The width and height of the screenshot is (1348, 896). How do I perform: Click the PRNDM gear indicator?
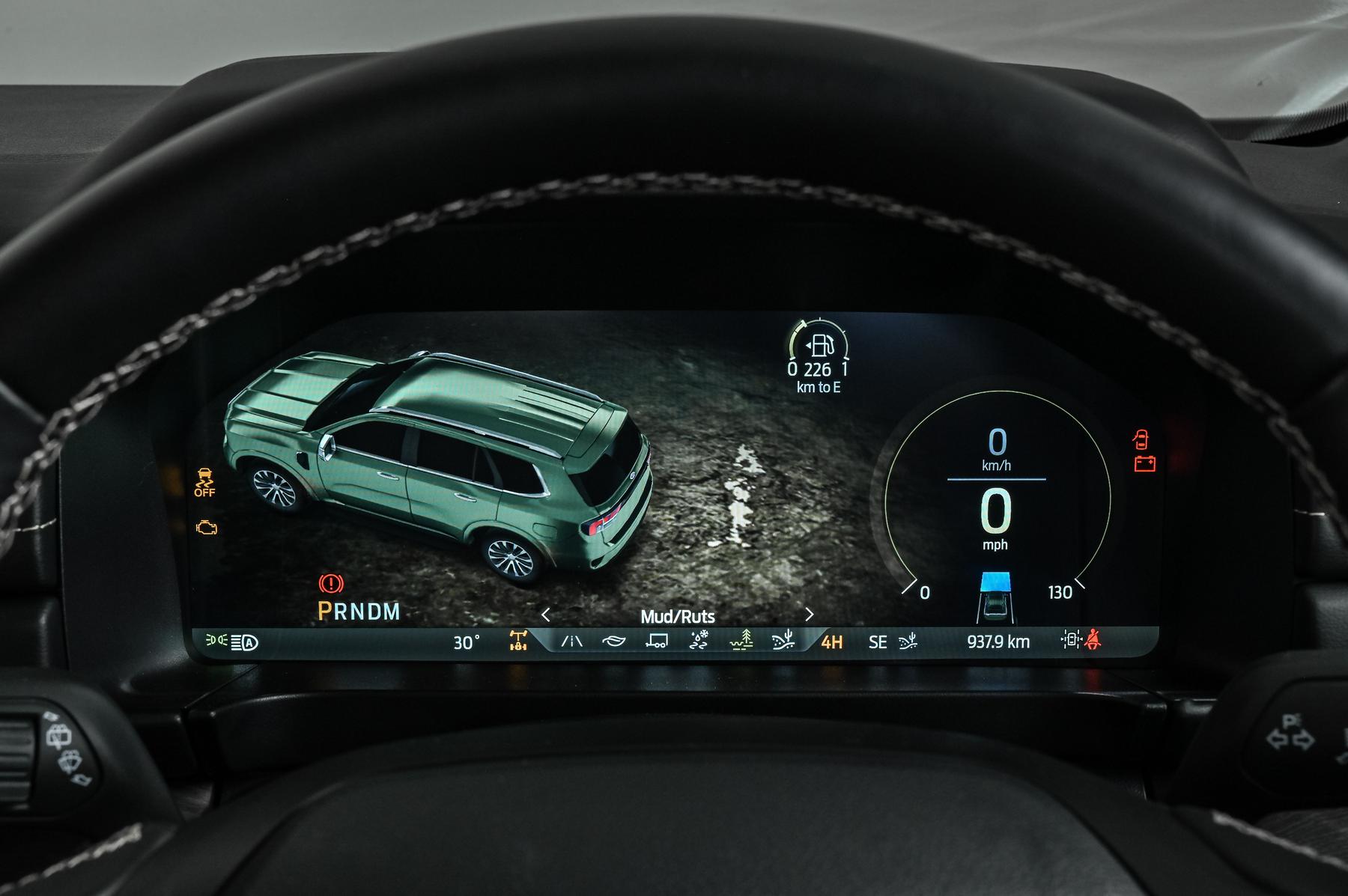tap(359, 612)
